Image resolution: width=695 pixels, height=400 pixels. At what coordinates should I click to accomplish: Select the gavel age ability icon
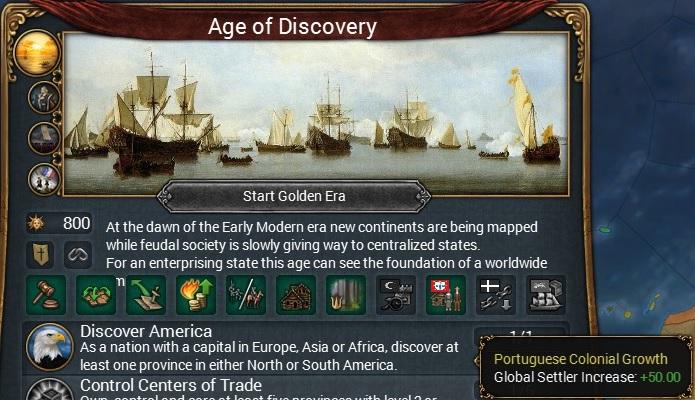(x=46, y=295)
